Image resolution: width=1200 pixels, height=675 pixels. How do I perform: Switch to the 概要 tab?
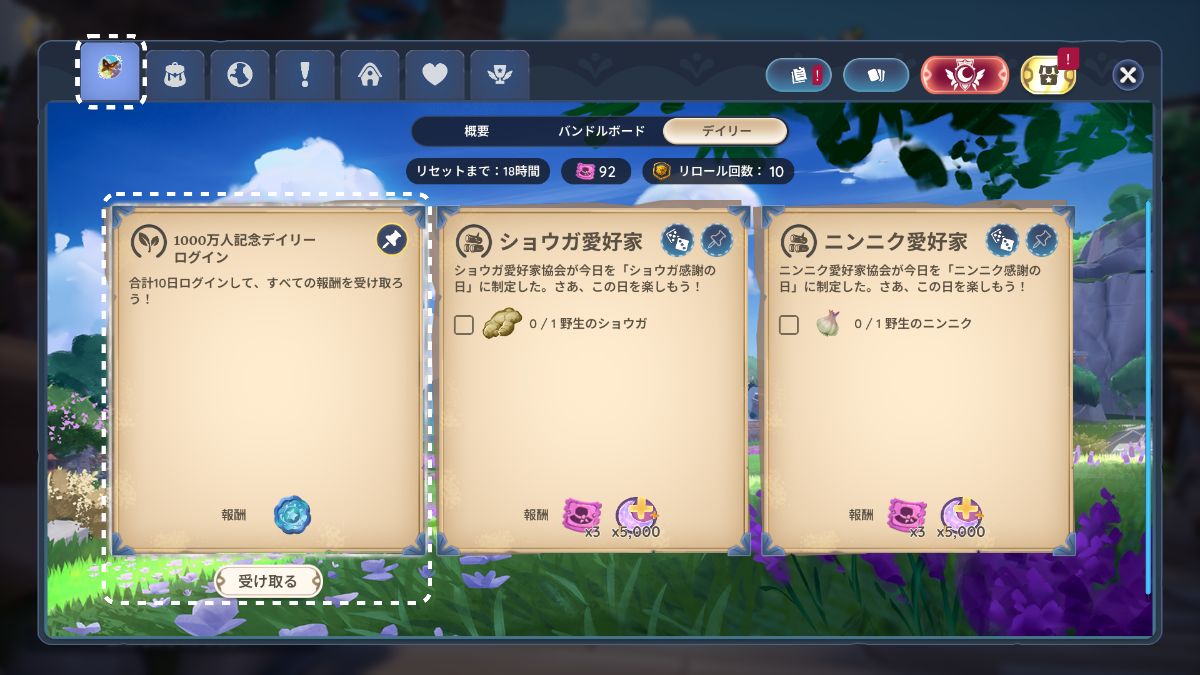pyautogui.click(x=477, y=131)
